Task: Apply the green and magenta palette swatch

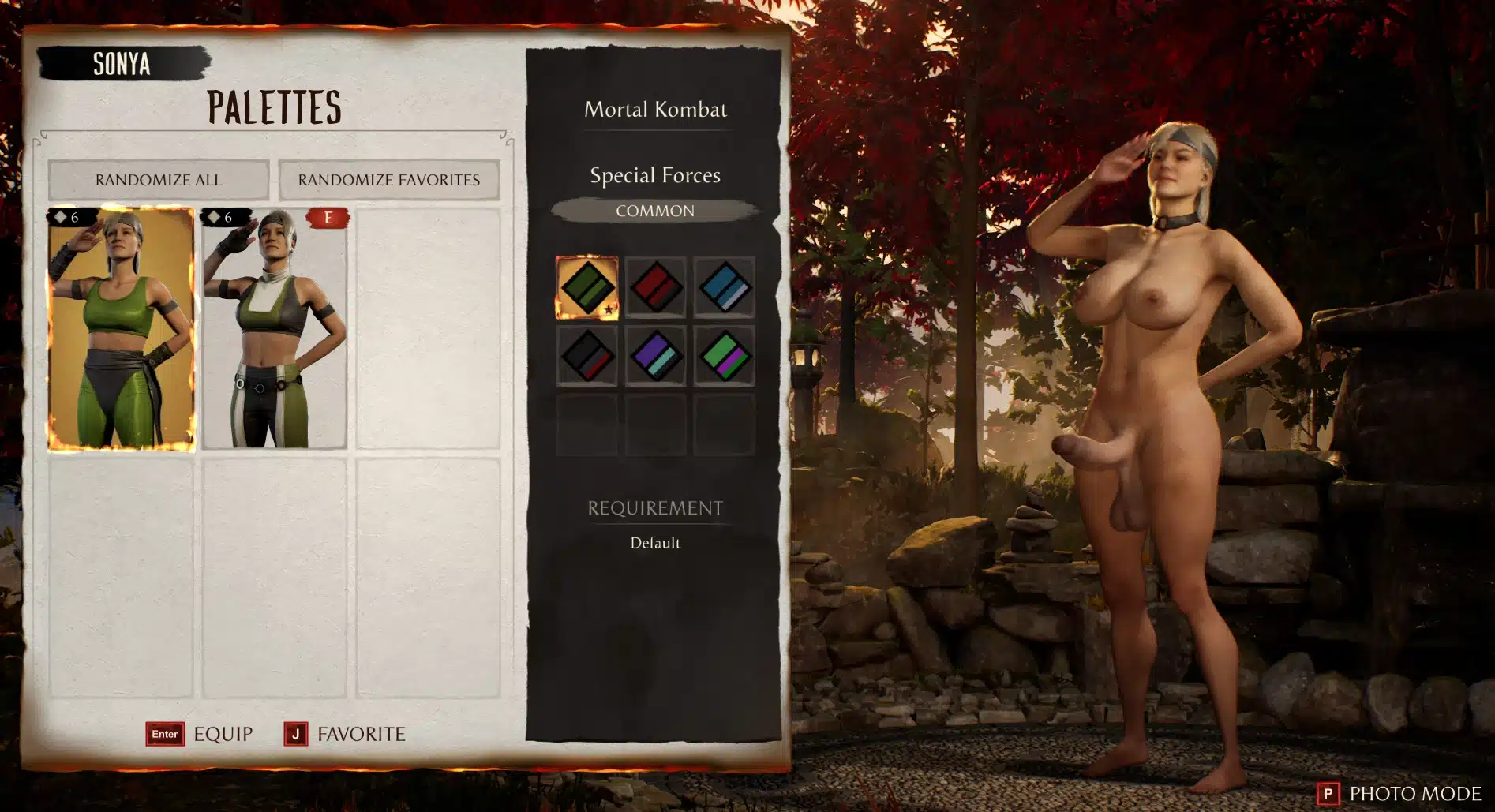Action: tap(724, 356)
